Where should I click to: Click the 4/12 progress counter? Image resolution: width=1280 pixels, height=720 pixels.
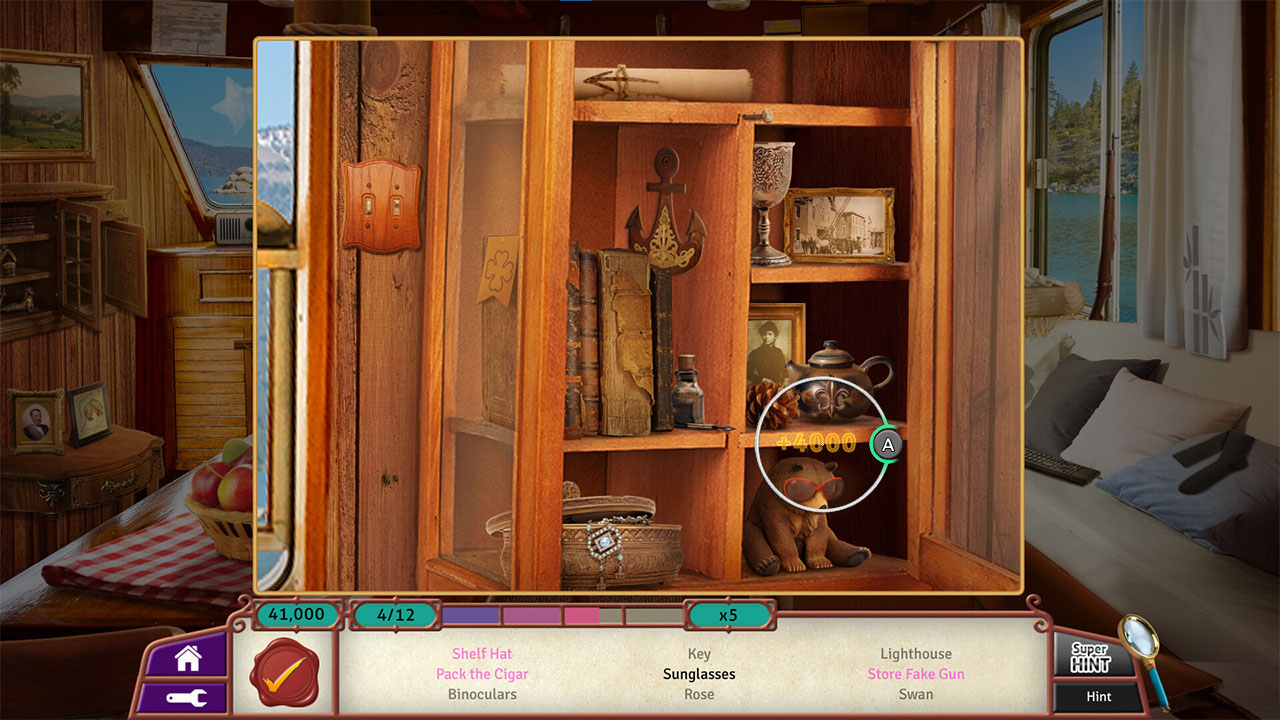tap(397, 615)
